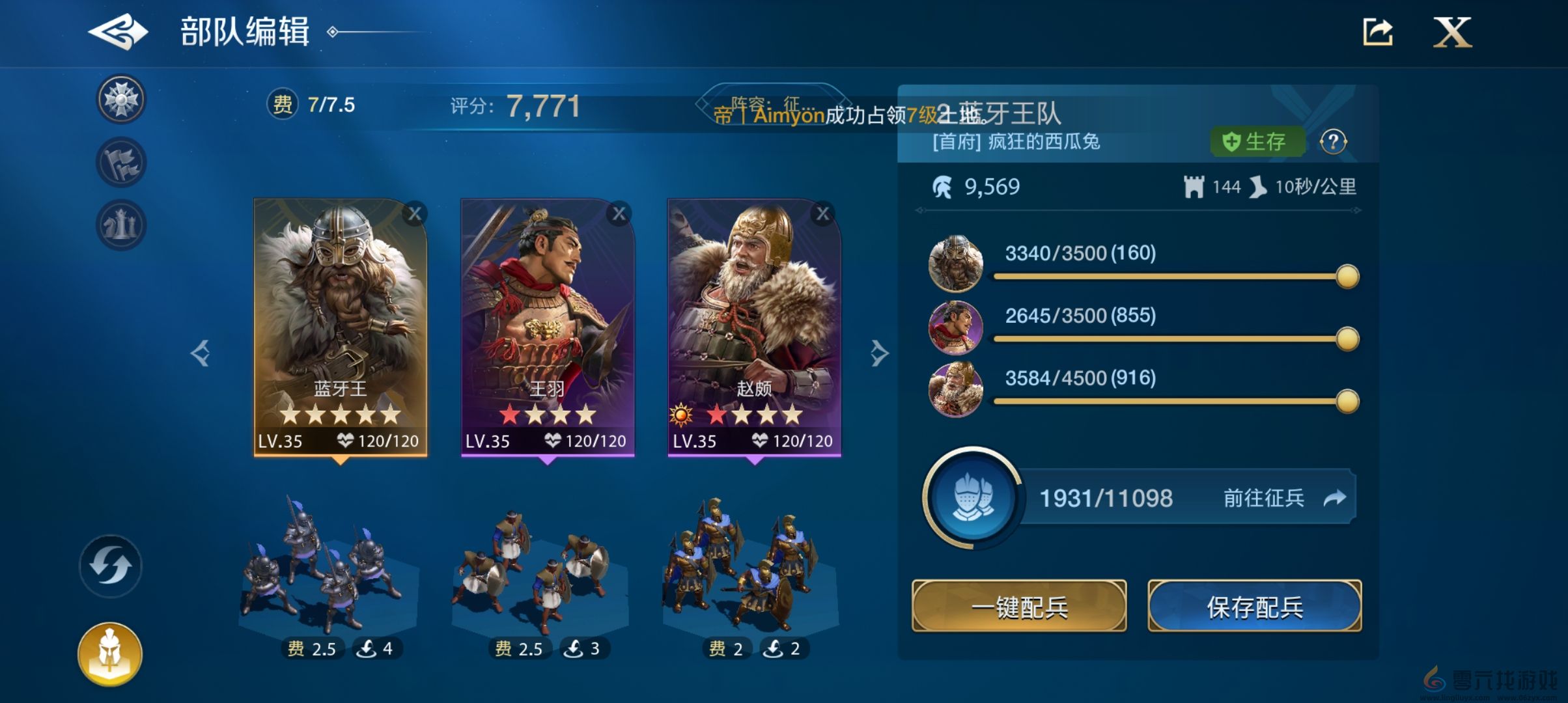Open the medal icon in the left sidebar
The height and width of the screenshot is (703, 1568).
click(x=120, y=99)
